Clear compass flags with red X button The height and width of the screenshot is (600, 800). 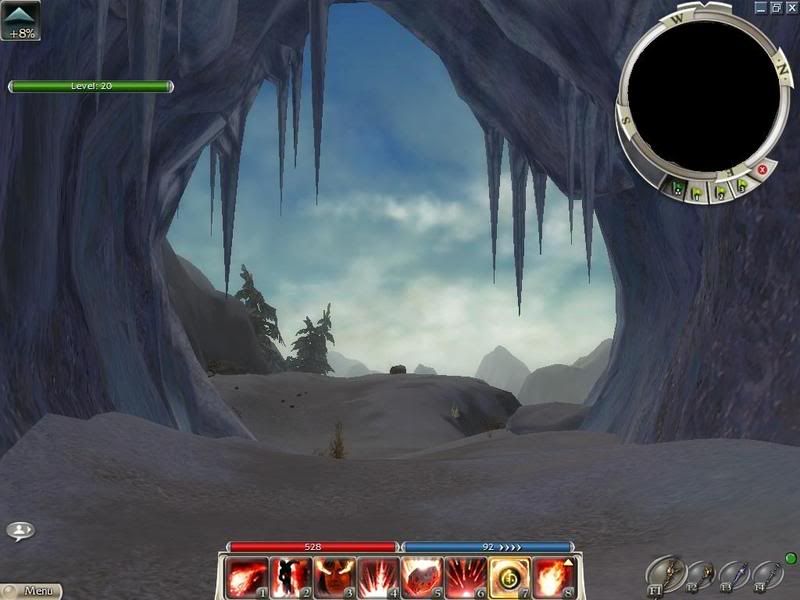763,170
